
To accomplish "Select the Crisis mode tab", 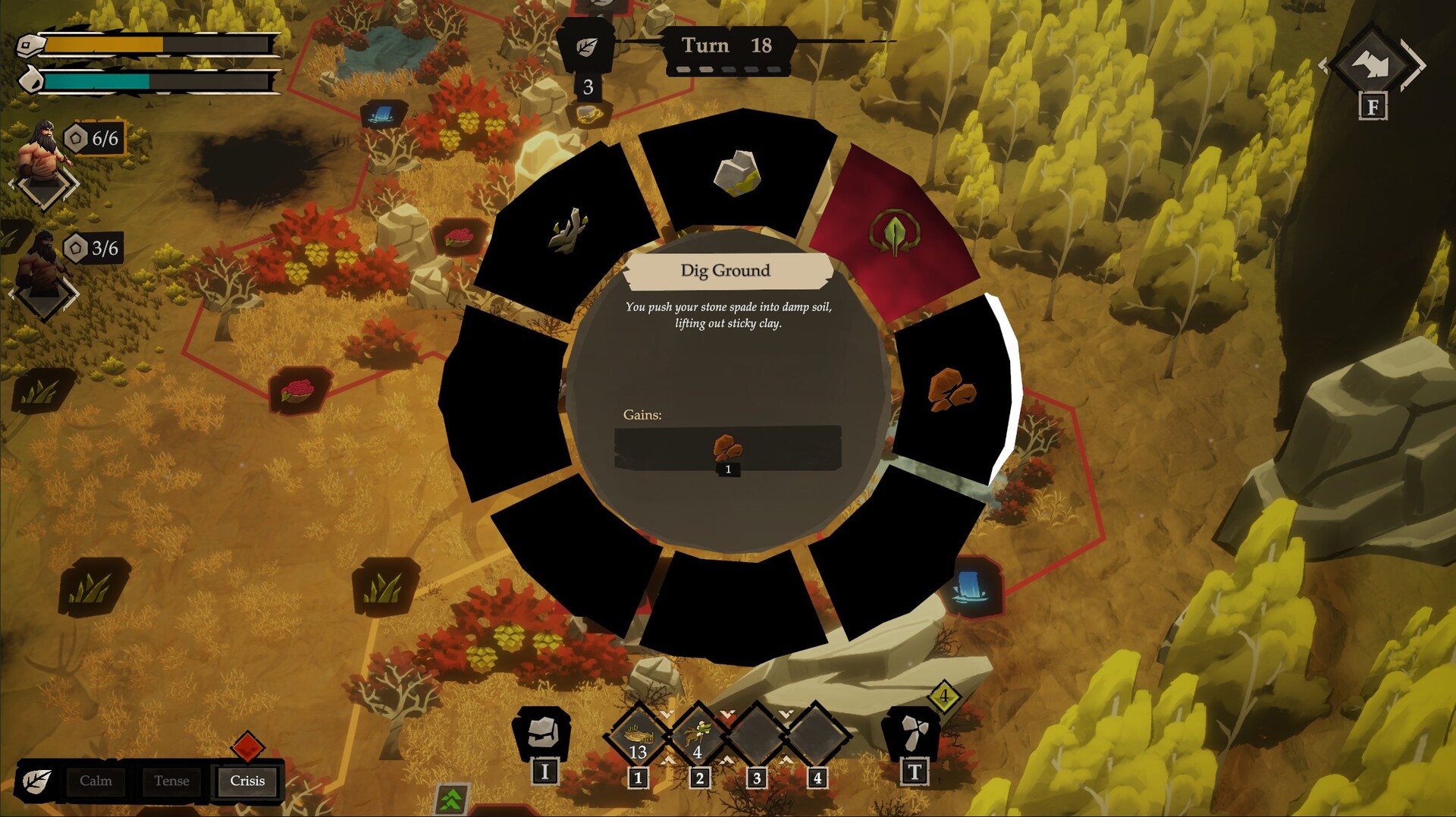I will coord(247,781).
